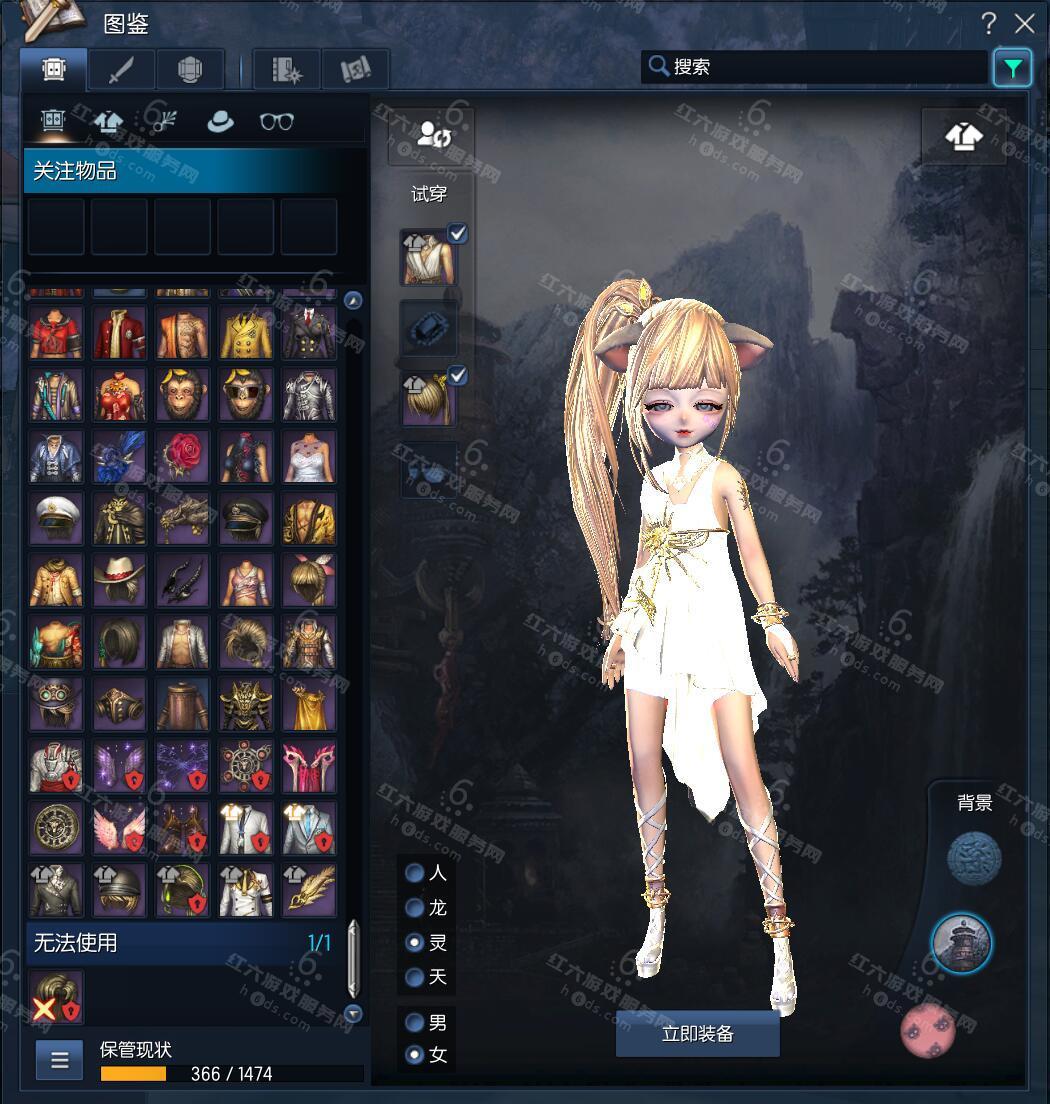
Task: Select the 女 gender option
Action: click(414, 1055)
